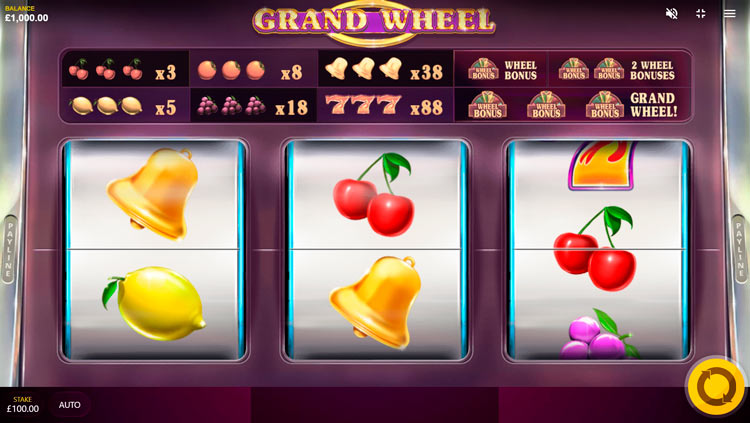
Task: Spin the reels with the gold button
Action: (716, 386)
